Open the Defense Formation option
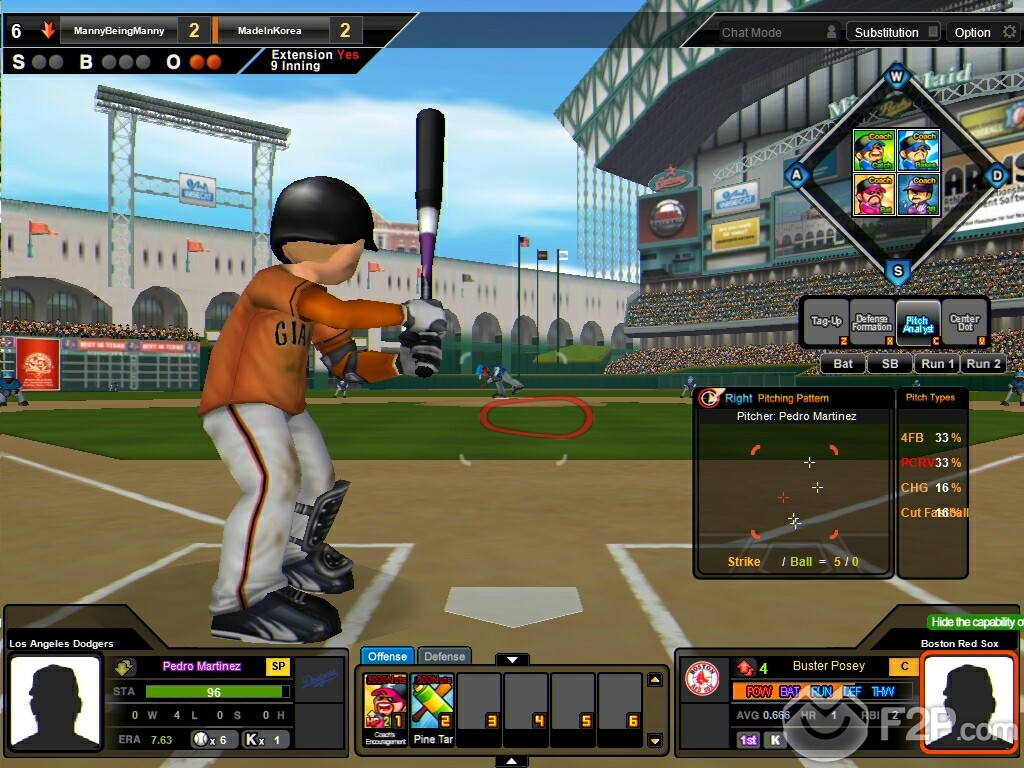This screenshot has height=768, width=1024. coord(872,323)
